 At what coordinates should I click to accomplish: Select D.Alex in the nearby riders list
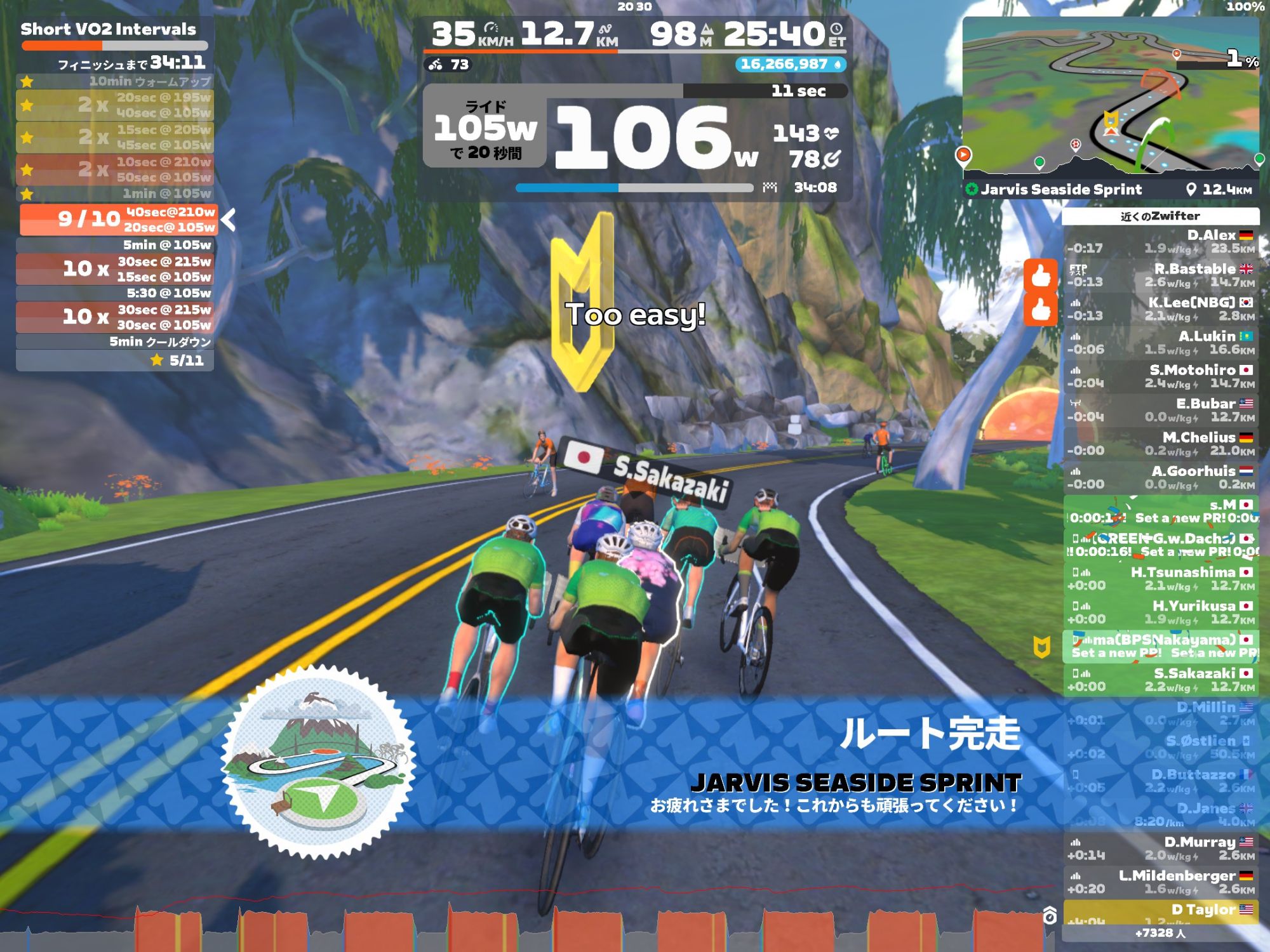(x=1161, y=242)
